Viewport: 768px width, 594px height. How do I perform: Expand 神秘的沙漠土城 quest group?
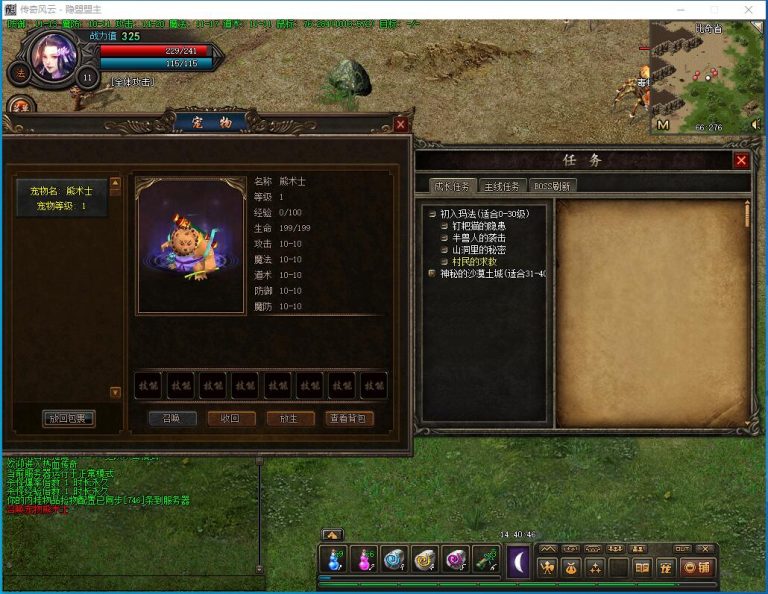click(x=492, y=273)
